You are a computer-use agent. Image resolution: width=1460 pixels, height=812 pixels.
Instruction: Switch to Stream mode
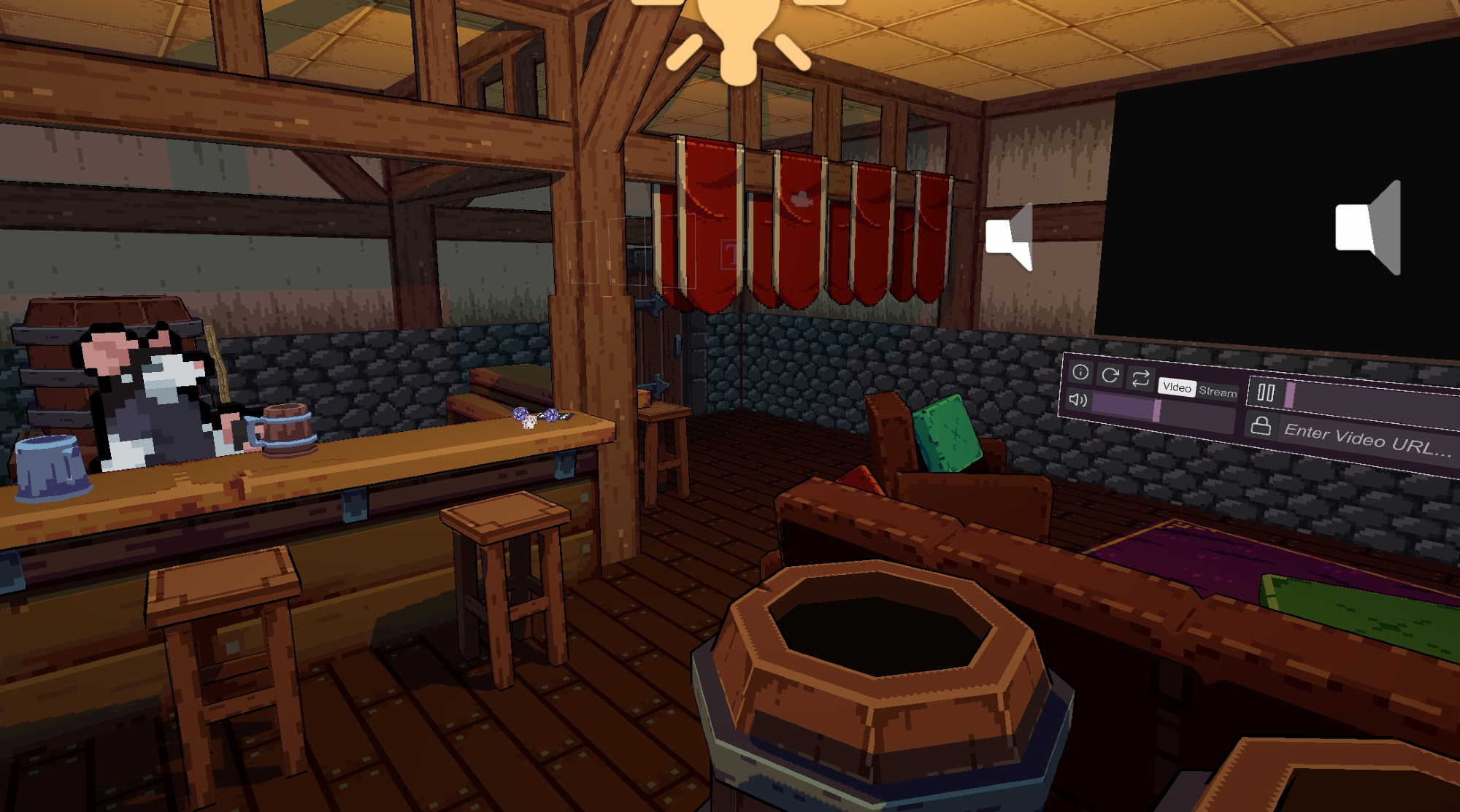1218,392
